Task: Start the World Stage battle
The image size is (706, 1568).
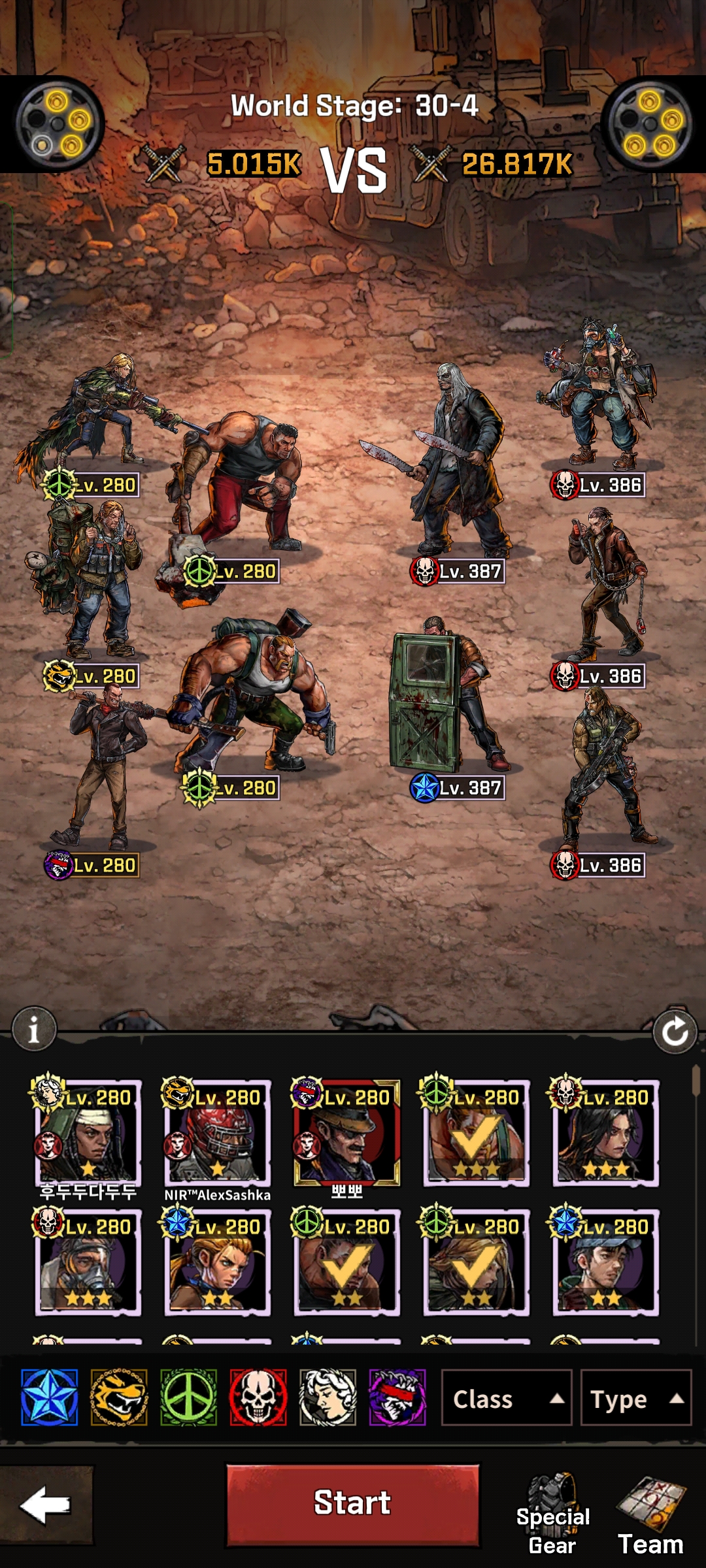Action: coord(352,1504)
